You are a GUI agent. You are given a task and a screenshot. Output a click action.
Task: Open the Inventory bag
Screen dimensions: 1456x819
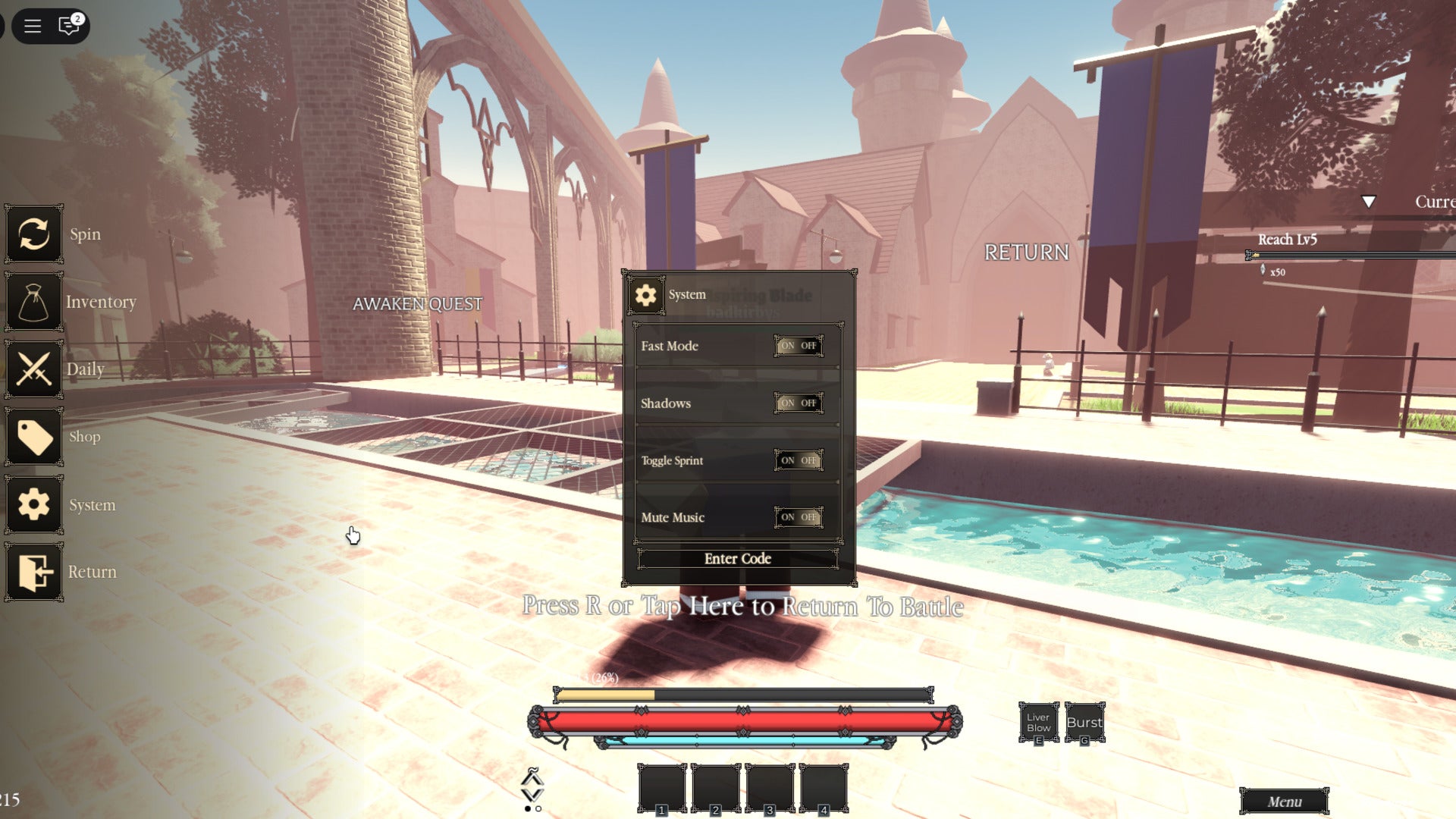34,302
